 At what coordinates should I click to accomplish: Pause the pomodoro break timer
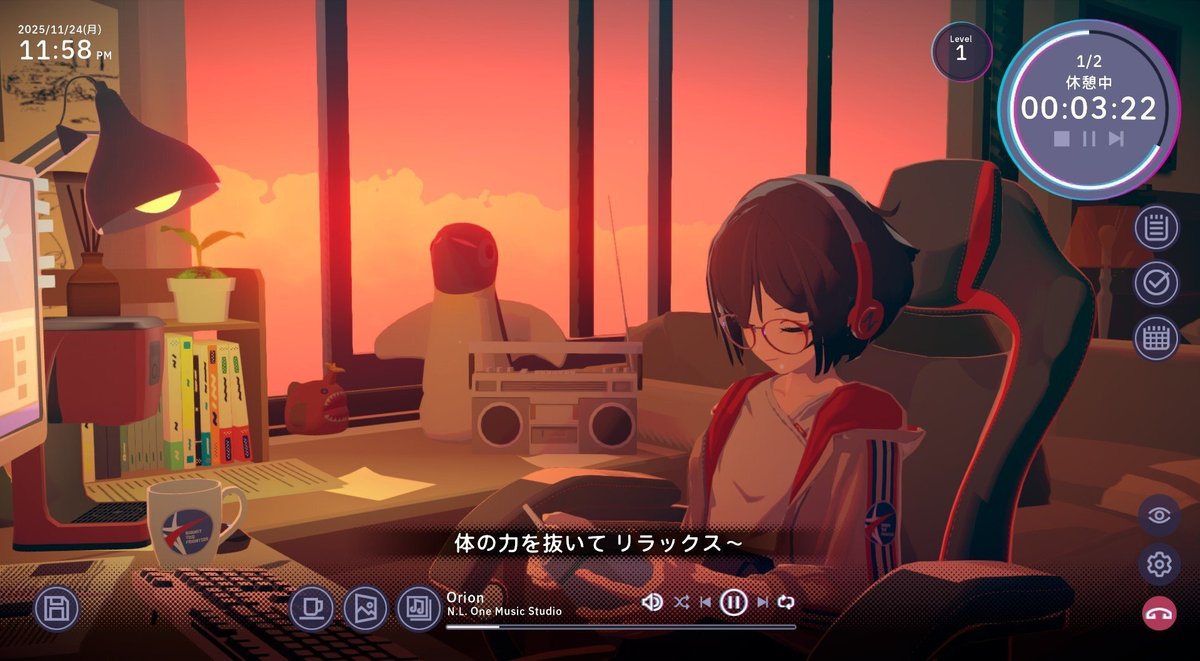[1089, 139]
